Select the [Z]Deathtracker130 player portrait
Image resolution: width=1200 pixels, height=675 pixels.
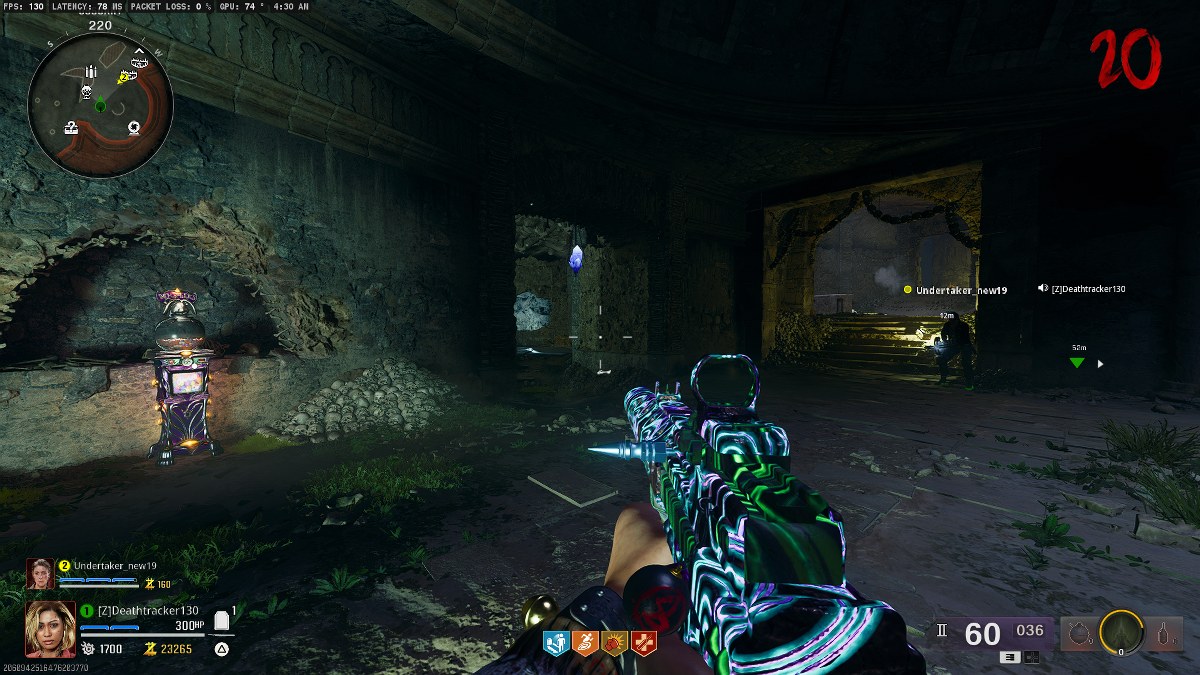coord(50,628)
